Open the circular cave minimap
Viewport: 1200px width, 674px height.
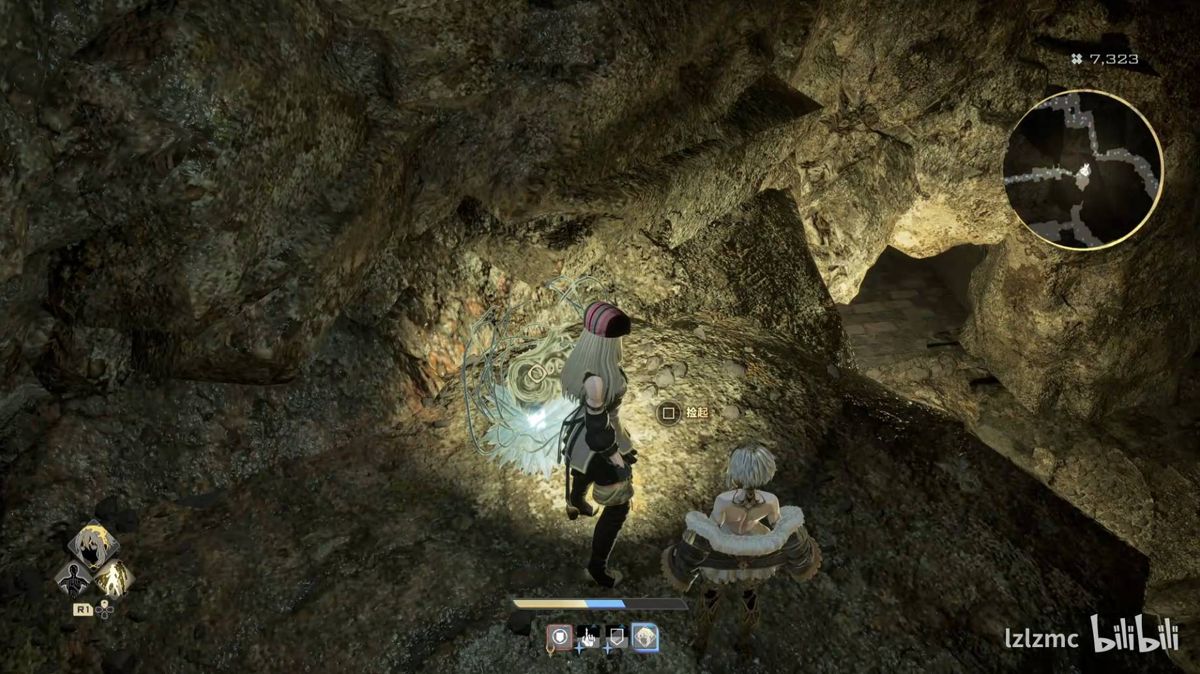click(1083, 169)
